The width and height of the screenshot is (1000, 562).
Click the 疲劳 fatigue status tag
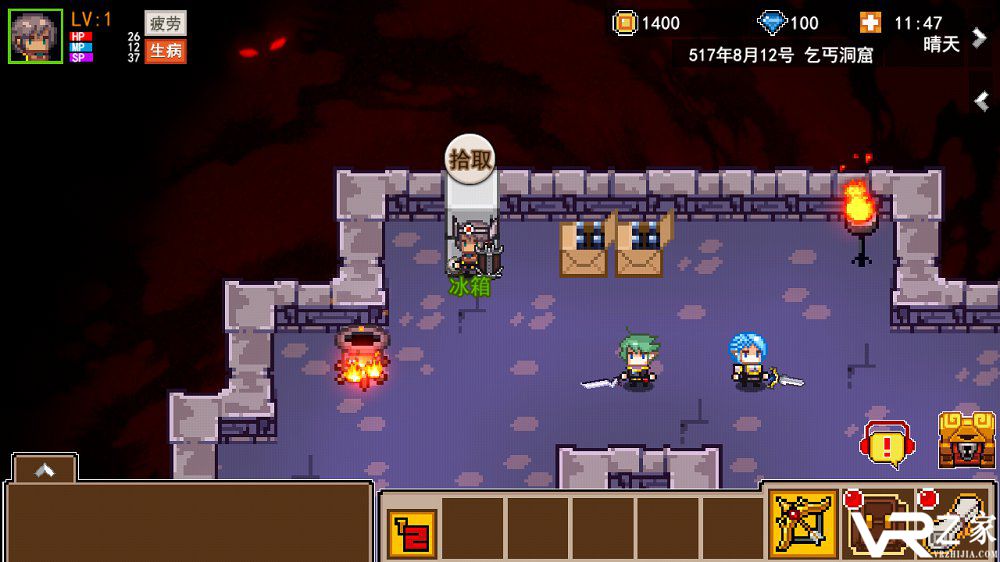tap(165, 23)
